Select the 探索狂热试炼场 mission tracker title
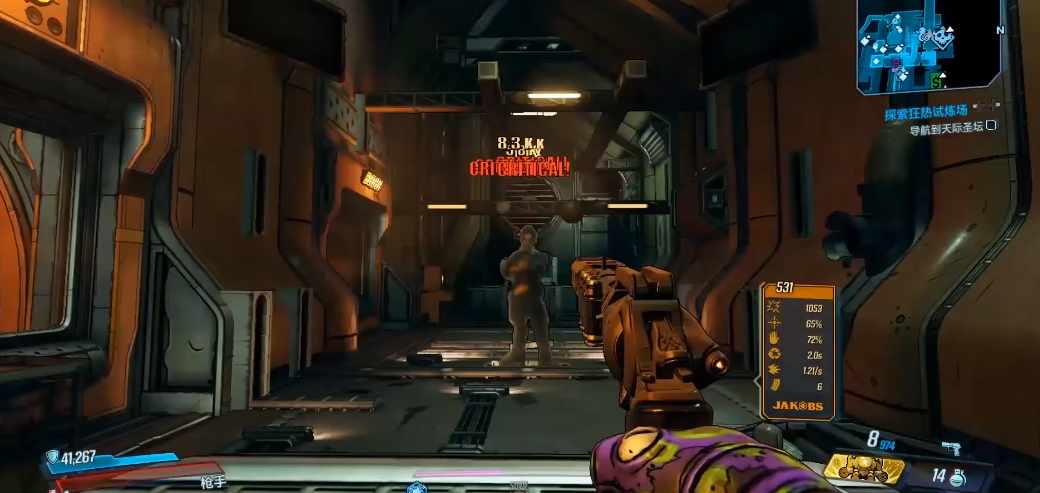Image resolution: width=1040 pixels, height=493 pixels. tap(924, 113)
